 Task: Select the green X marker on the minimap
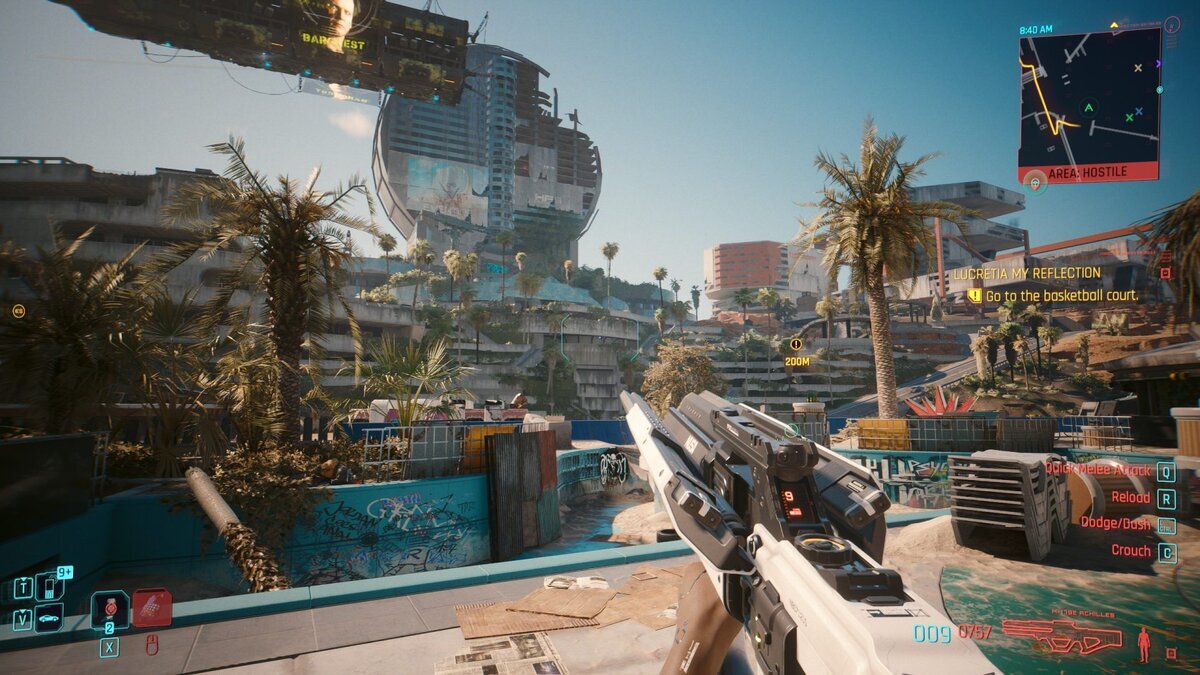pyautogui.click(x=1129, y=117)
